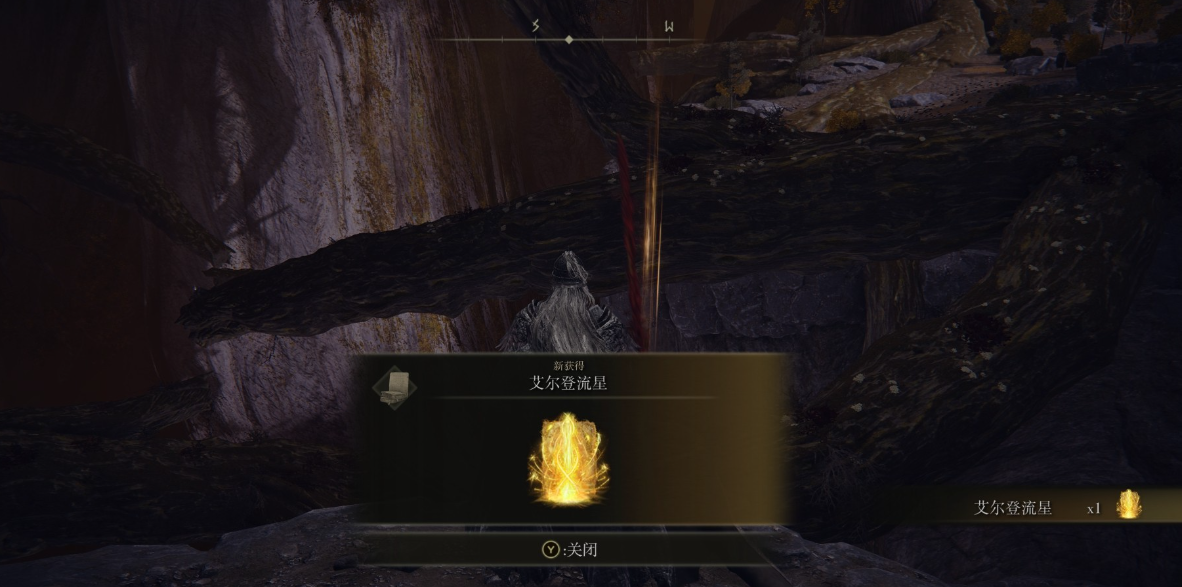
Task: Select the Elden Stars incantation icon in the popup
Action: click(x=569, y=459)
